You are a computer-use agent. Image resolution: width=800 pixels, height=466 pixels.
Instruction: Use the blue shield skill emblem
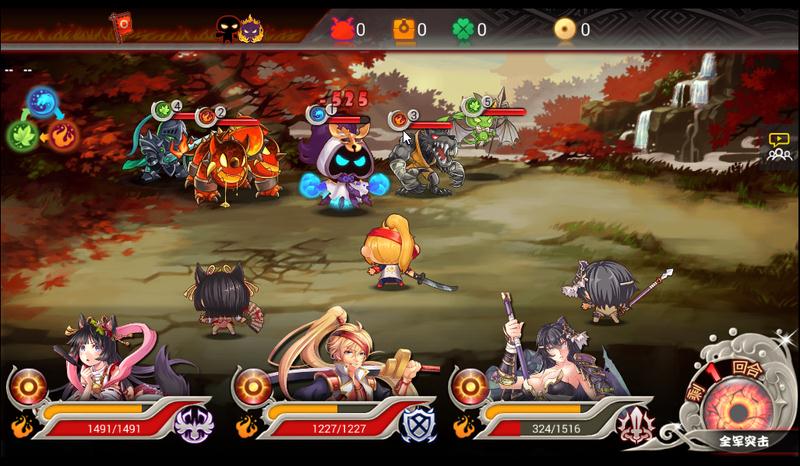[x=417, y=424]
